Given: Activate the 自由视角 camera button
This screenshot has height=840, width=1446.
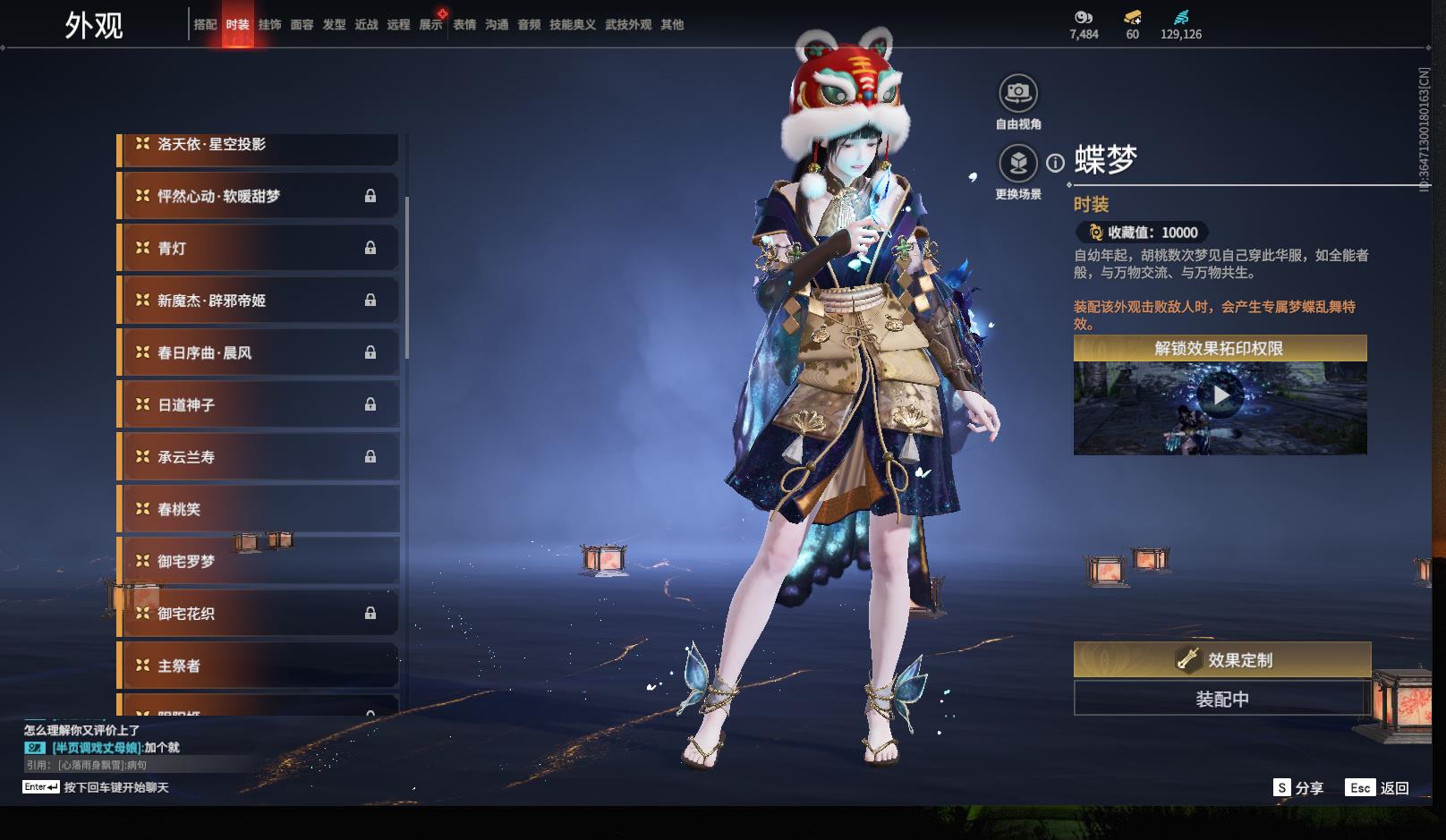Looking at the screenshot, I should 1018,93.
